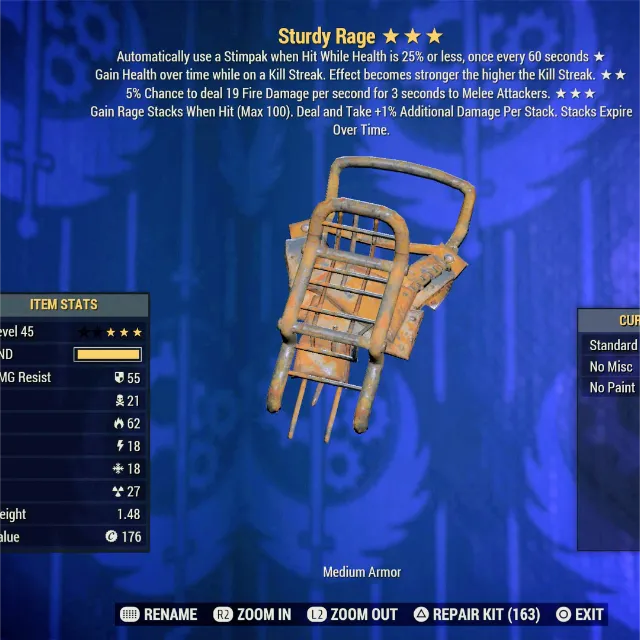
Task: Zoom in on the armor model
Action: [256, 614]
